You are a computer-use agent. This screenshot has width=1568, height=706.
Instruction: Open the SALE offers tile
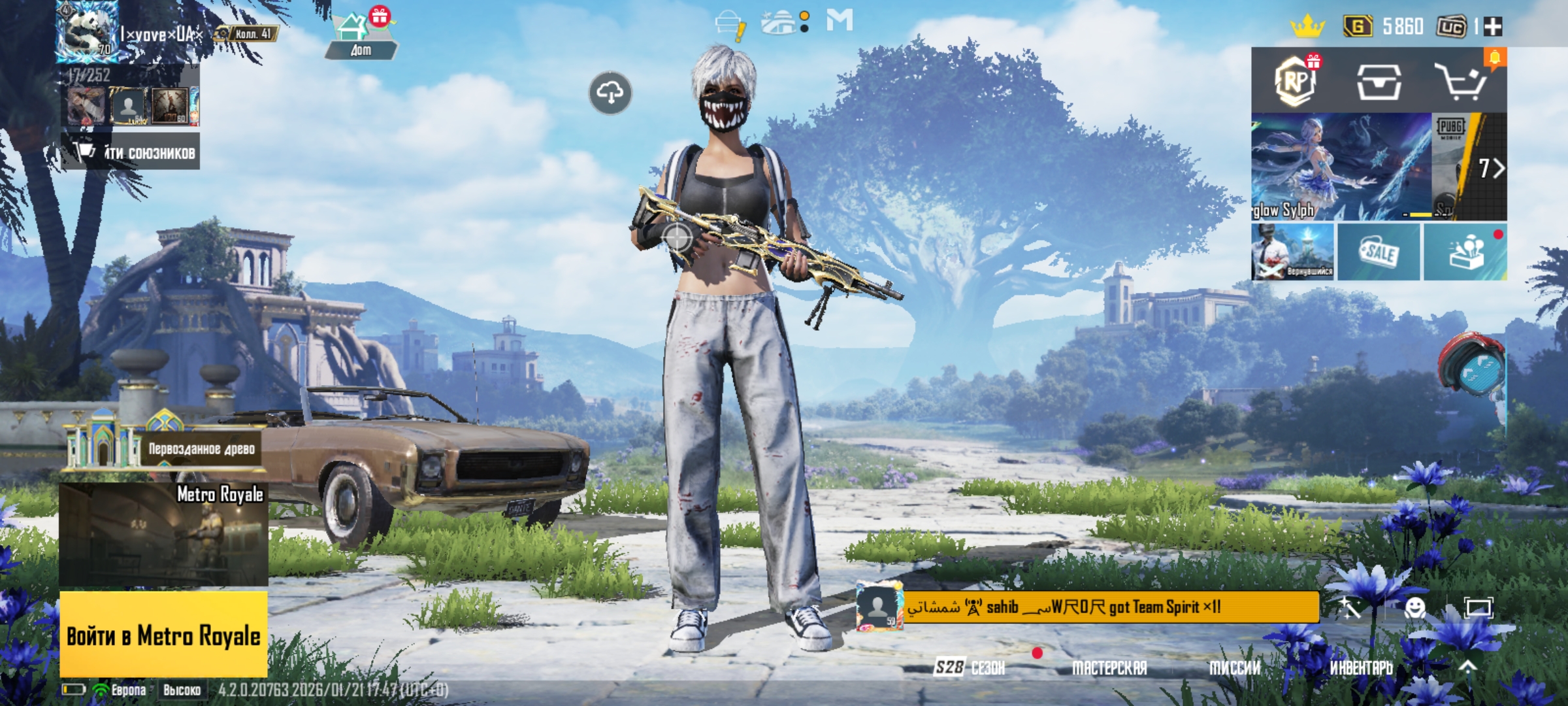pyautogui.click(x=1379, y=252)
